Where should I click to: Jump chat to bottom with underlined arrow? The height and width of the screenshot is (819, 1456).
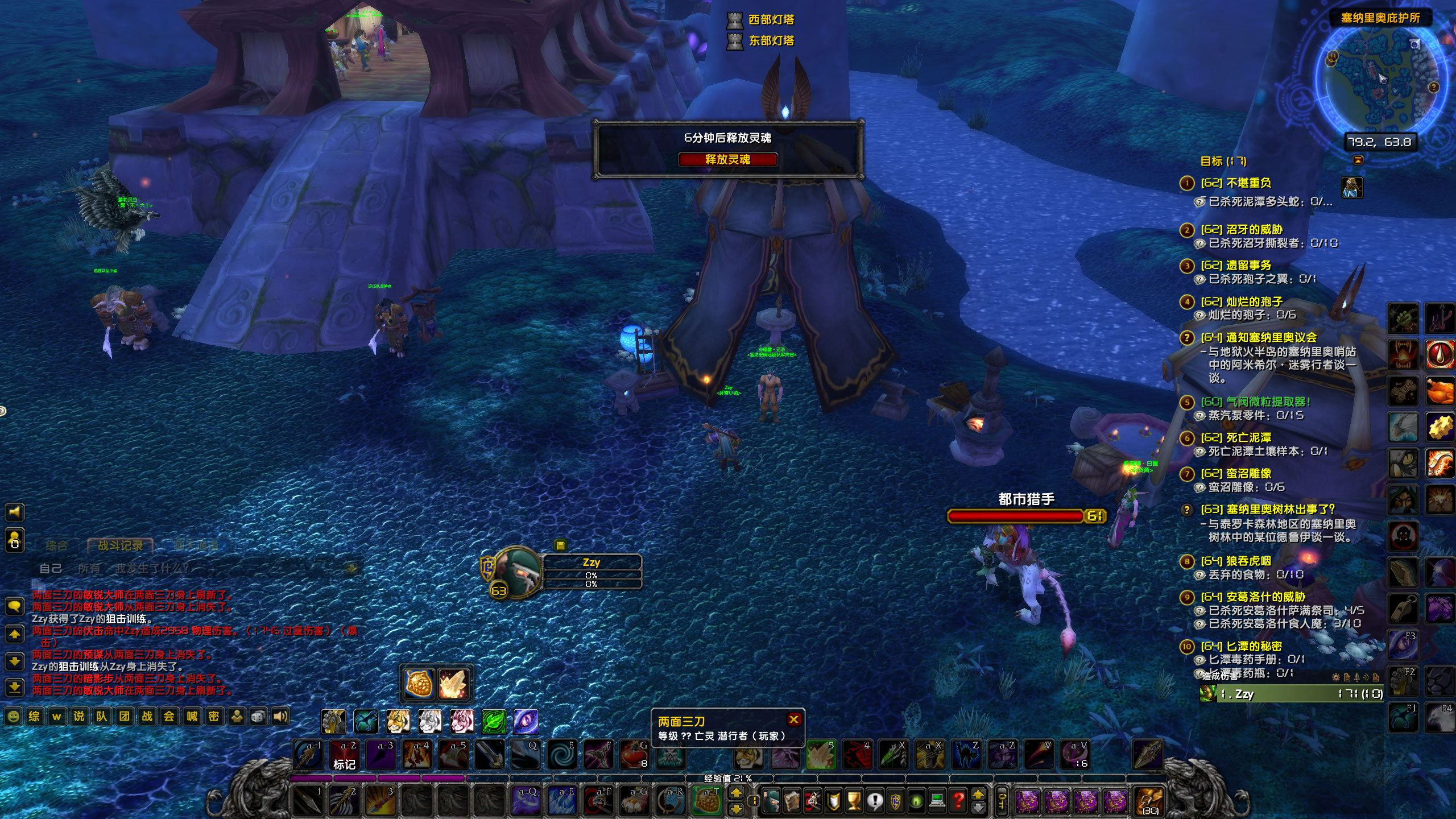click(x=14, y=688)
